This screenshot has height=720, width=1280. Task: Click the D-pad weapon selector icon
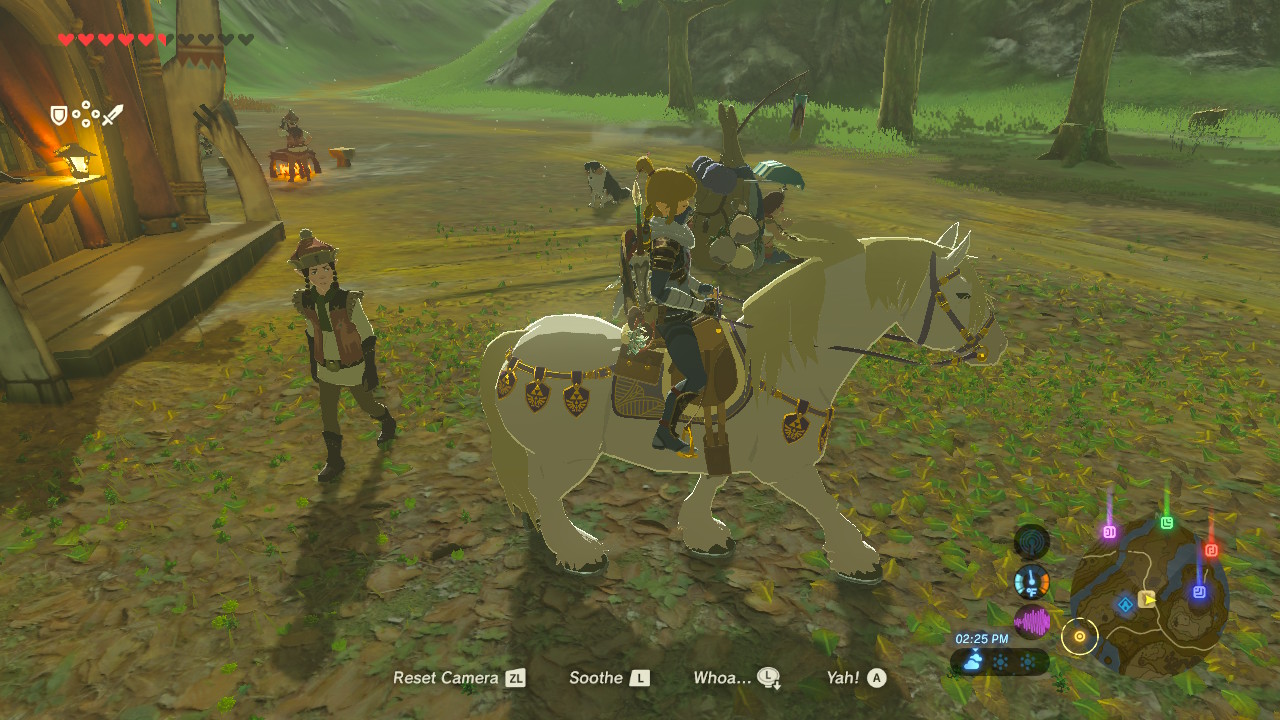[85, 114]
